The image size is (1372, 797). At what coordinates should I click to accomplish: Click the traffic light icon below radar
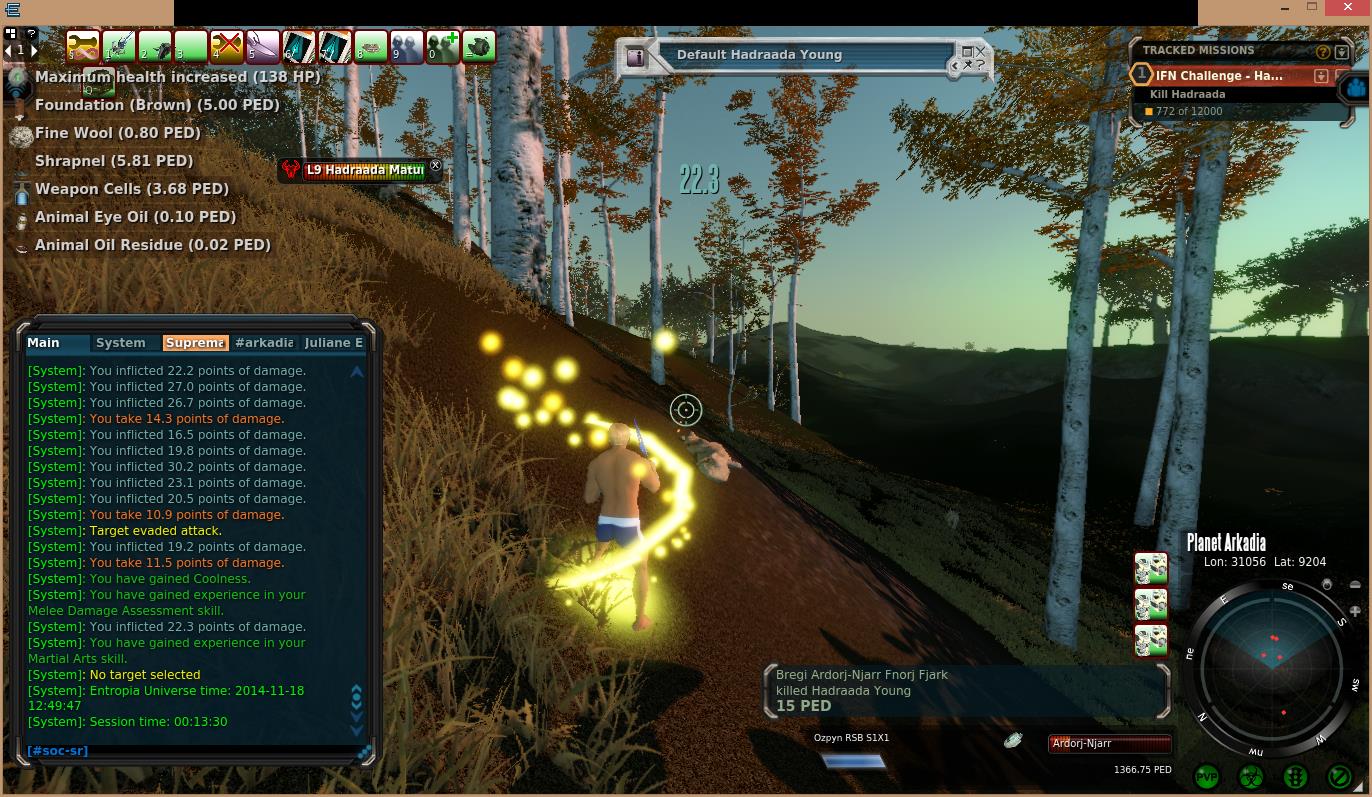pyautogui.click(x=1295, y=776)
